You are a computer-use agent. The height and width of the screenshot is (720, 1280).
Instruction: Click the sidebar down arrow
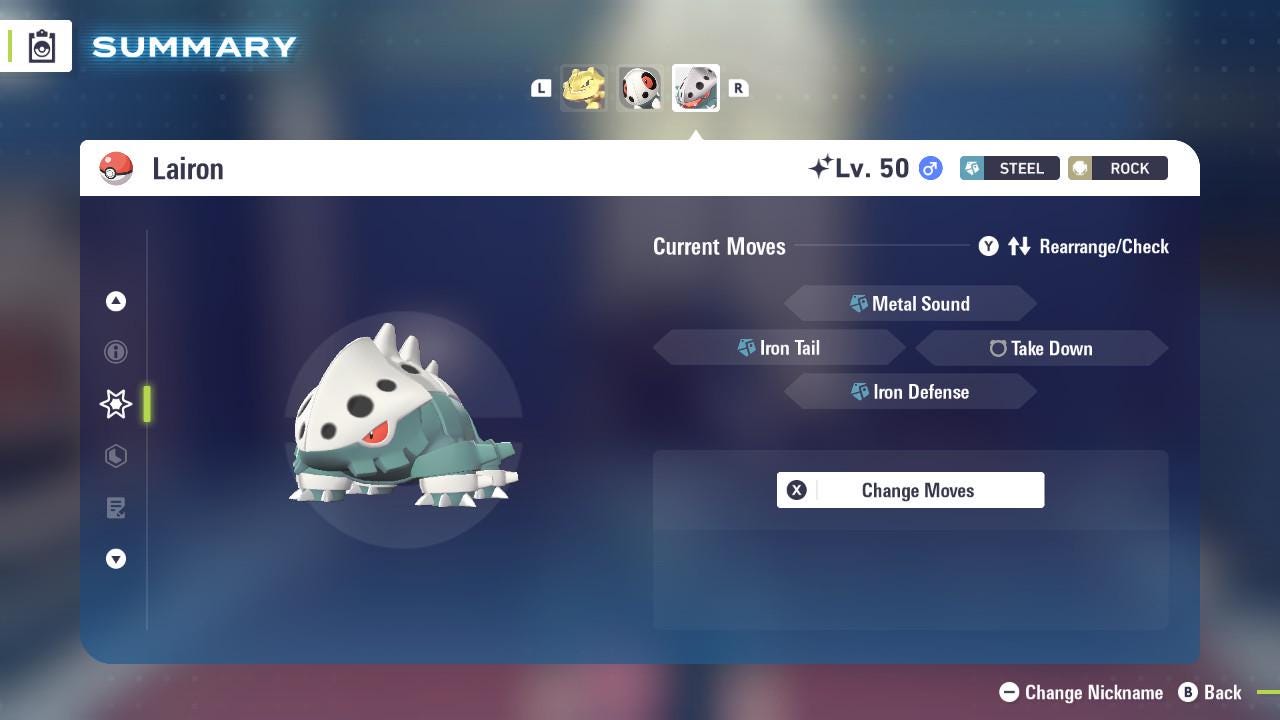116,559
